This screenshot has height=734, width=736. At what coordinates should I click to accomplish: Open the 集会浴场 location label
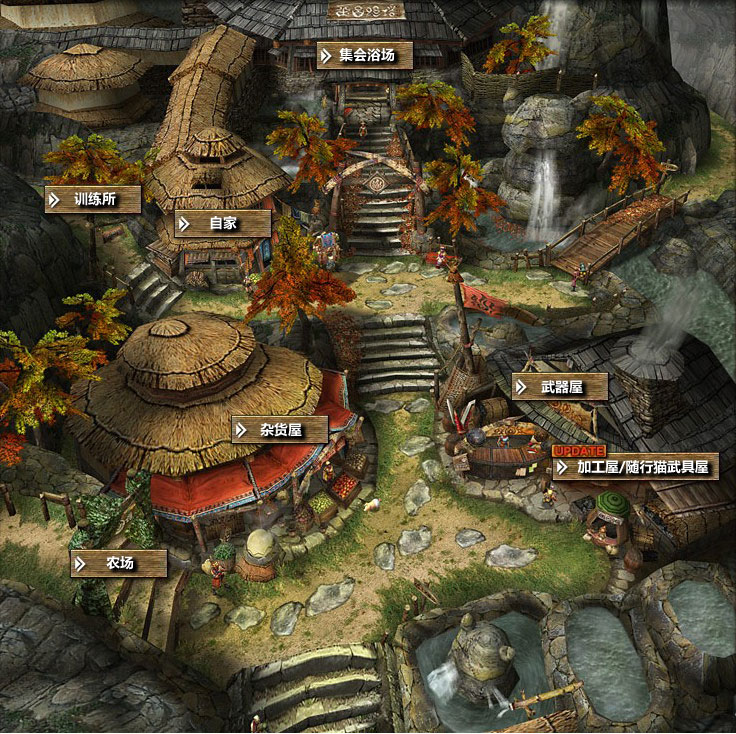pos(365,55)
